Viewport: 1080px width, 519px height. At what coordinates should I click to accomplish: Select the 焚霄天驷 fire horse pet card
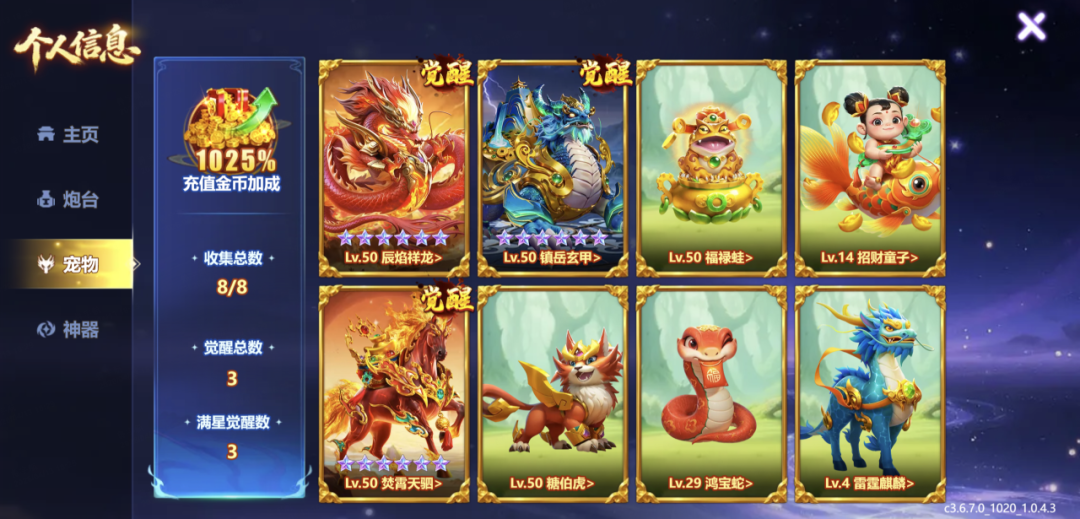coord(394,392)
